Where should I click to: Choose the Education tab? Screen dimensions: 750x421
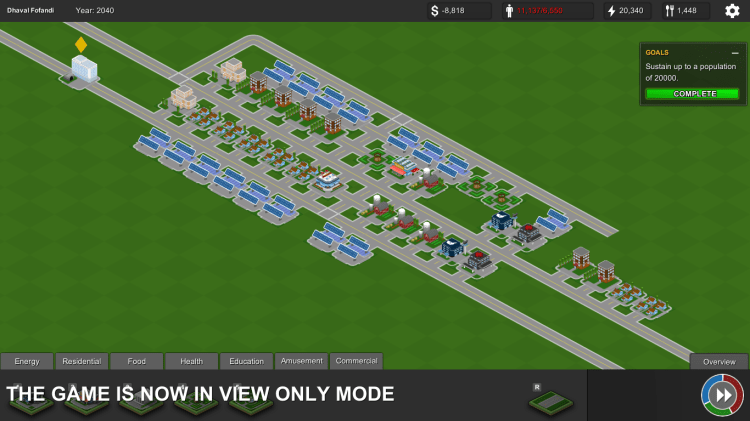coord(247,361)
